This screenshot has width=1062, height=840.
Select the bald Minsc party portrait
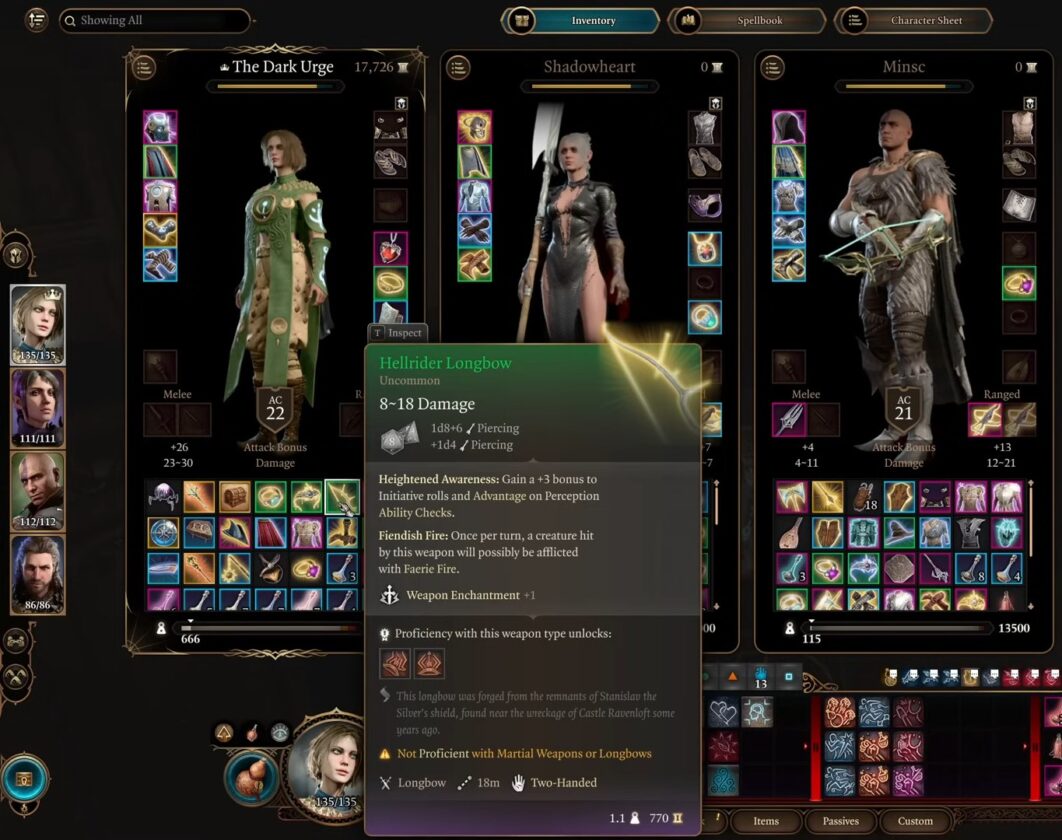(38, 490)
